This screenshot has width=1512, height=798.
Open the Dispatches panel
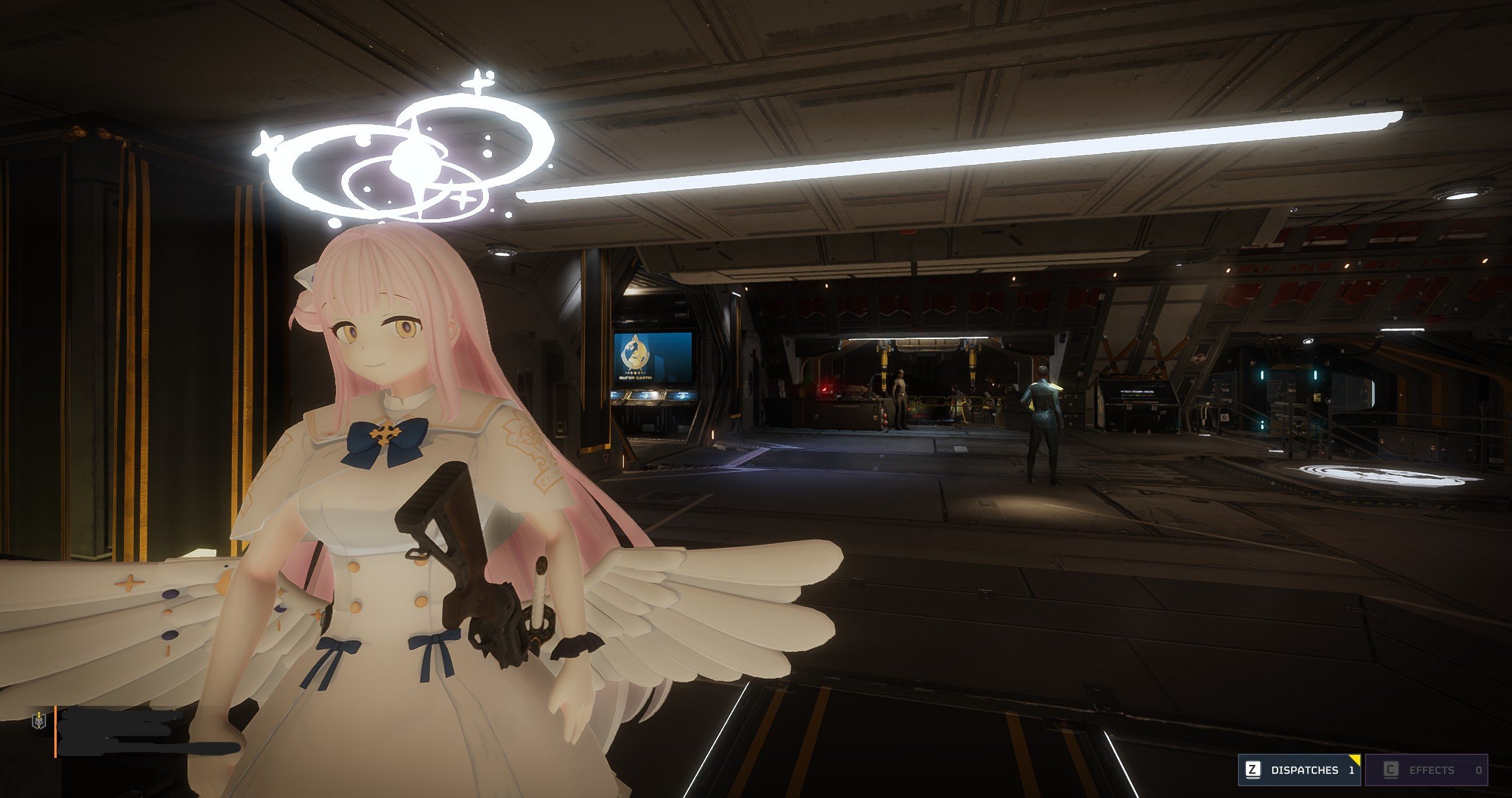click(x=1298, y=770)
